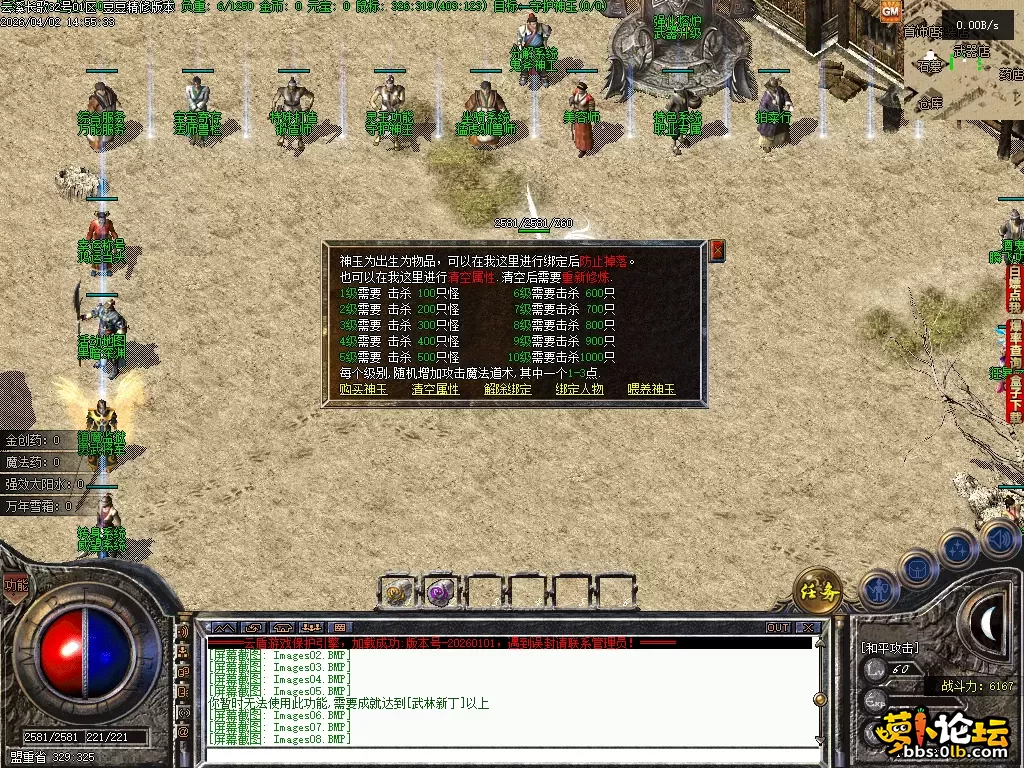Click the 武器店 label on the minimap
The height and width of the screenshot is (768, 1024).
pyautogui.click(x=971, y=50)
